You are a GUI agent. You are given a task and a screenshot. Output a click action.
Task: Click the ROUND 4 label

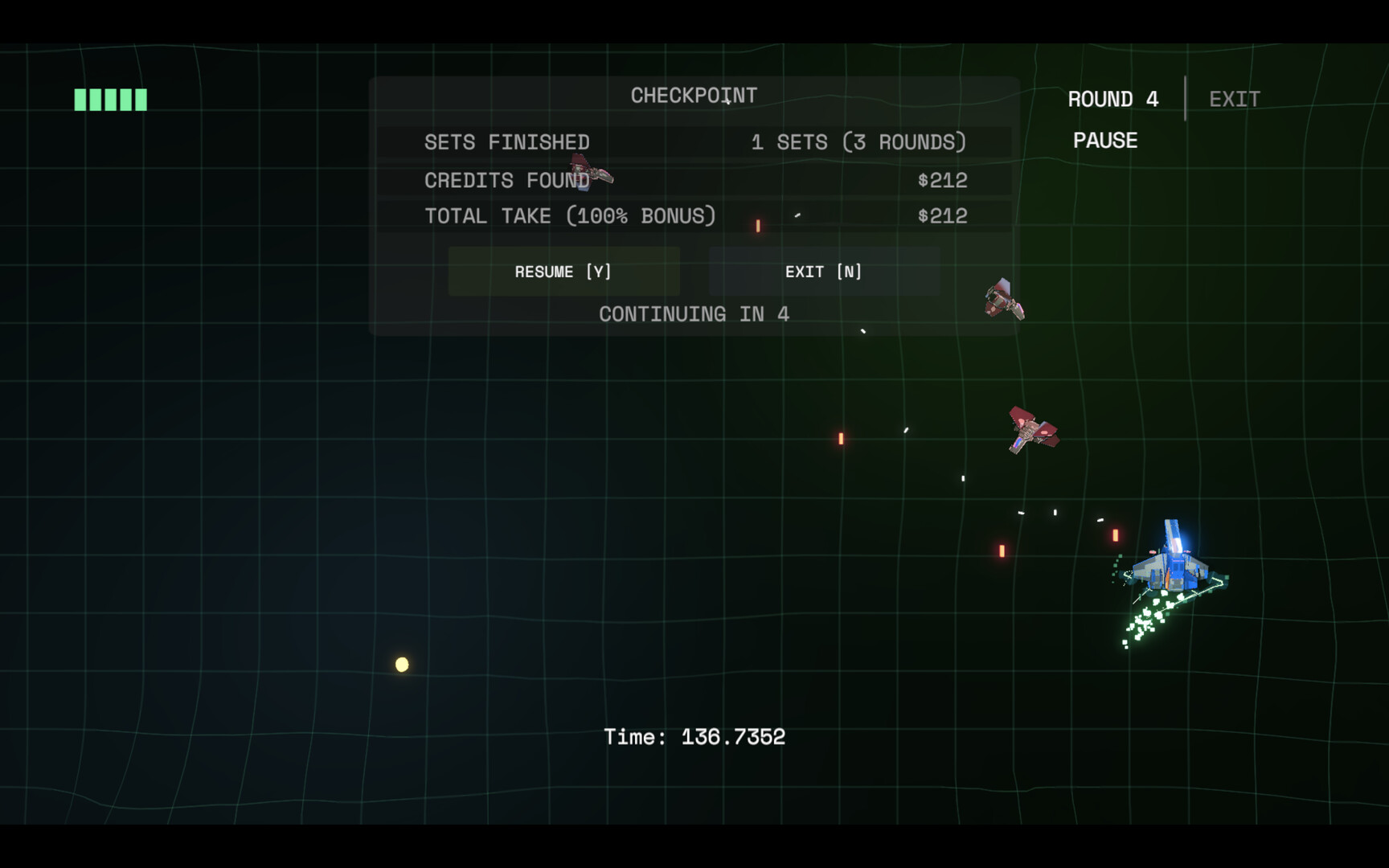(1113, 98)
